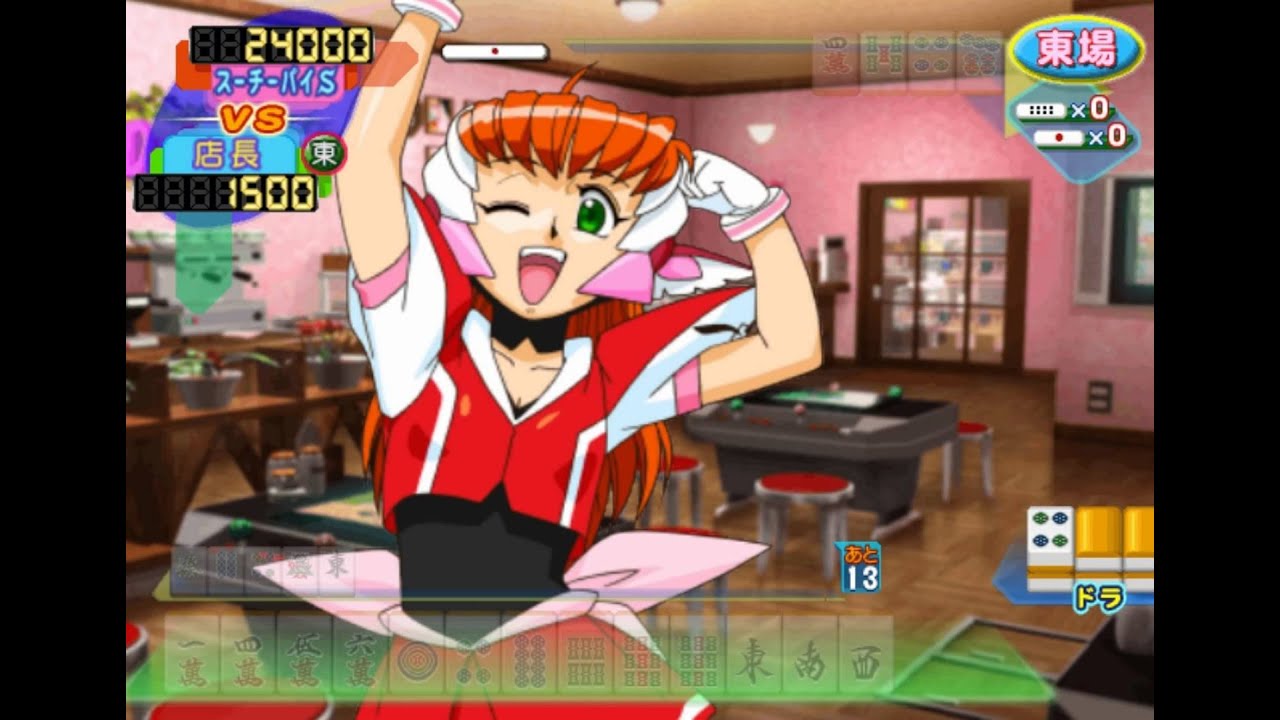Image resolution: width=1280 pixels, height=720 pixels.
Task: Expand the ドラ dora indicator panel
Action: (x=1101, y=594)
